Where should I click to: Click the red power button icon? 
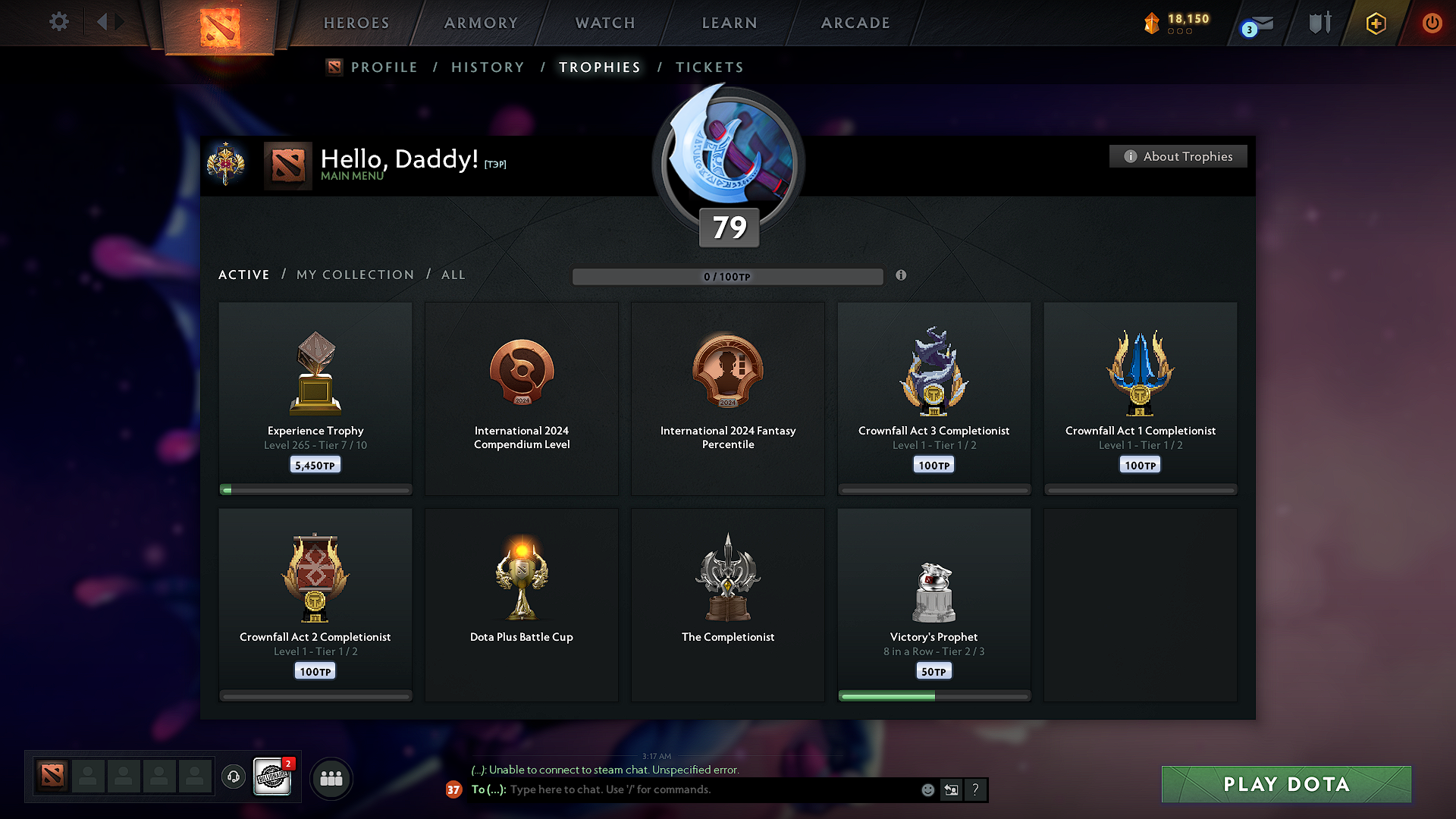pyautogui.click(x=1432, y=23)
